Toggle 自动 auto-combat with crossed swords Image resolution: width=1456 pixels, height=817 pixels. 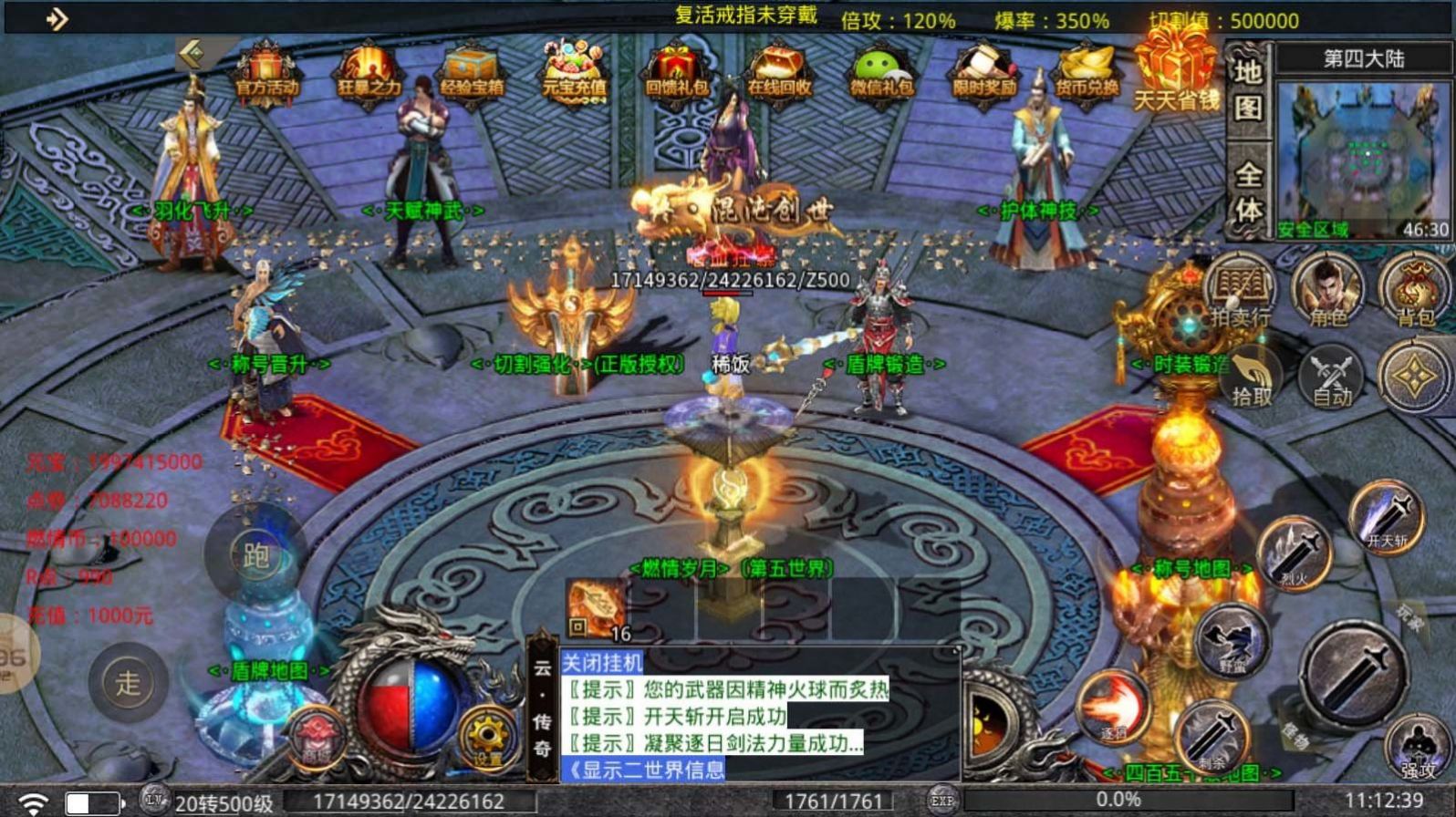click(1331, 376)
